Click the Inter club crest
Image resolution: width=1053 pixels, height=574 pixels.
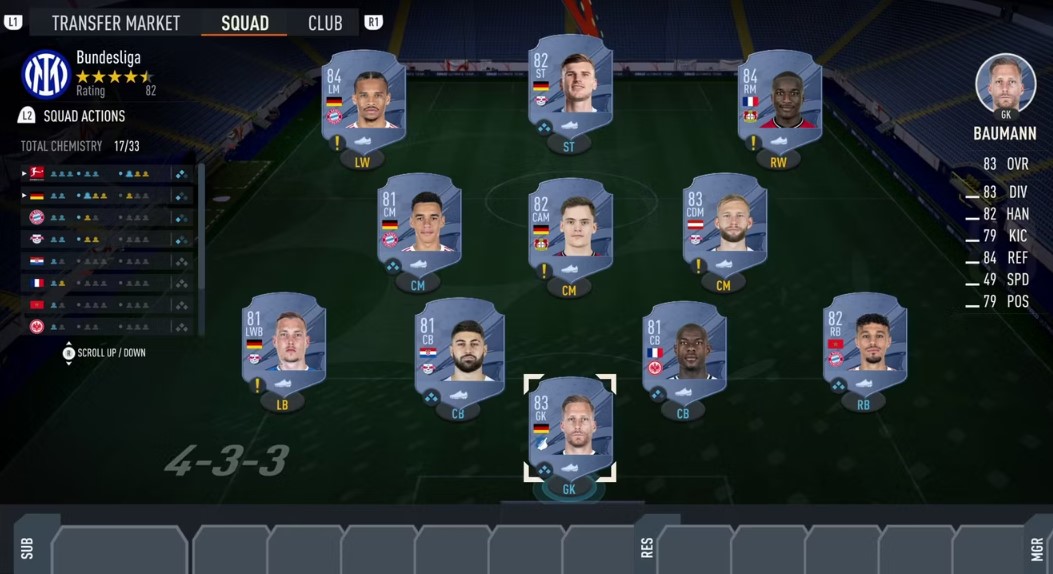click(46, 75)
